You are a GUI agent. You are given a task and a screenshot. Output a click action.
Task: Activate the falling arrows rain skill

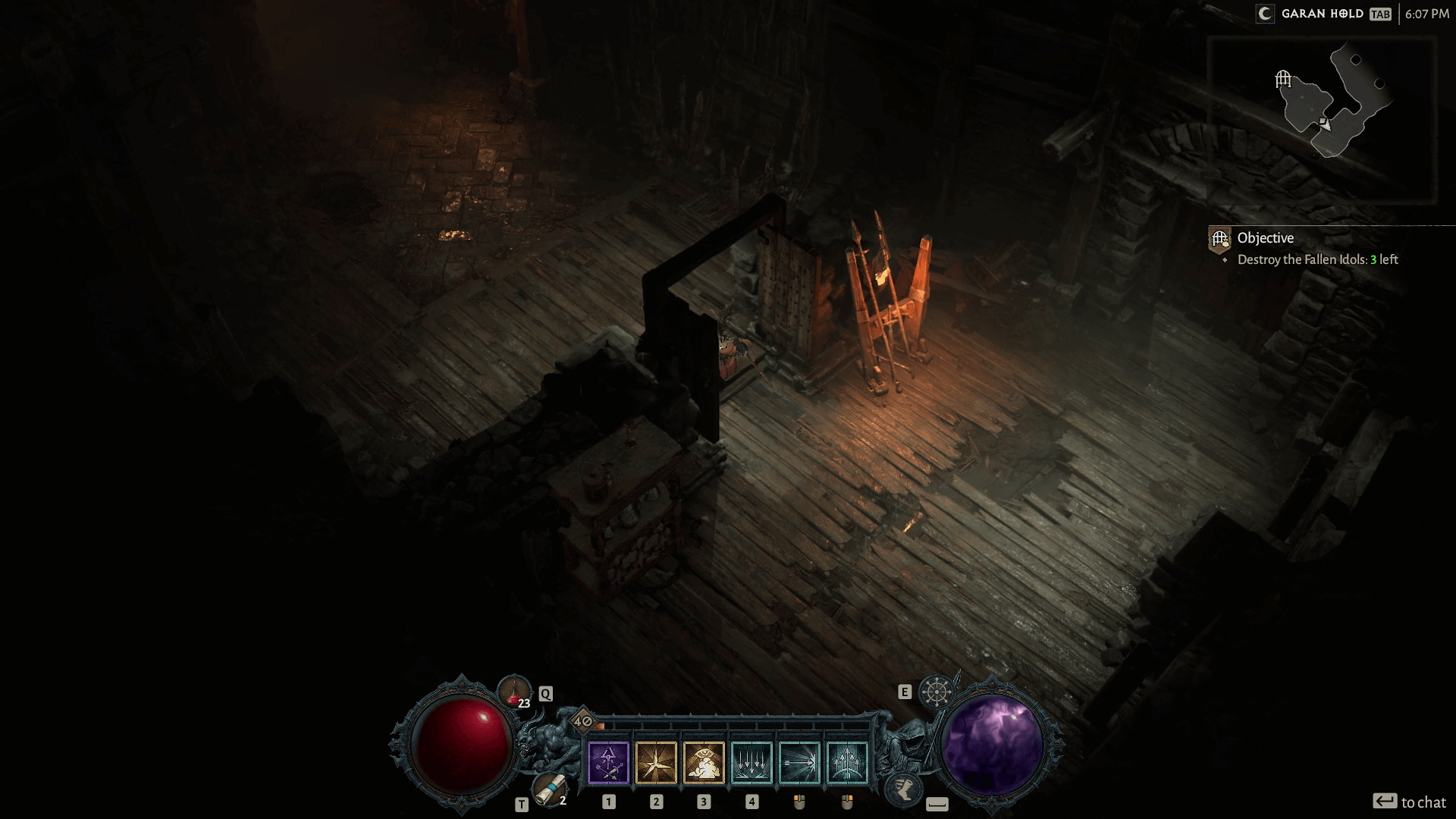752,762
